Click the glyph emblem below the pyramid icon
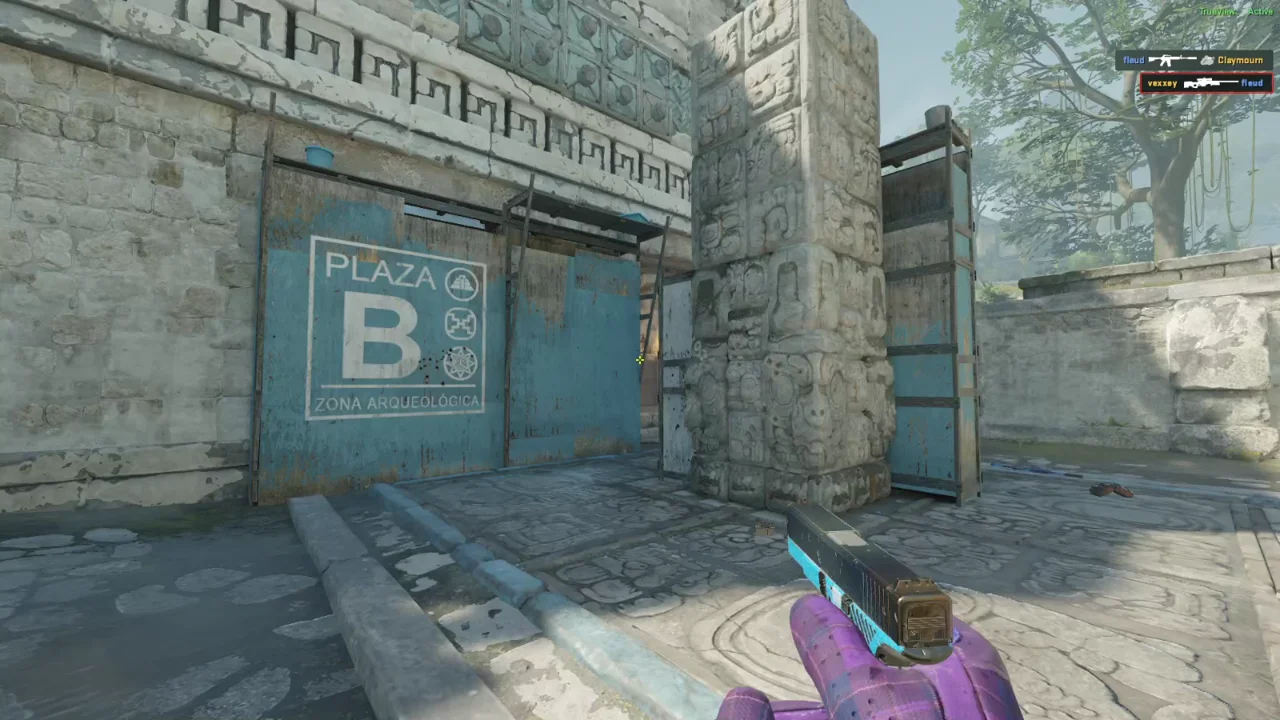 pos(461,323)
